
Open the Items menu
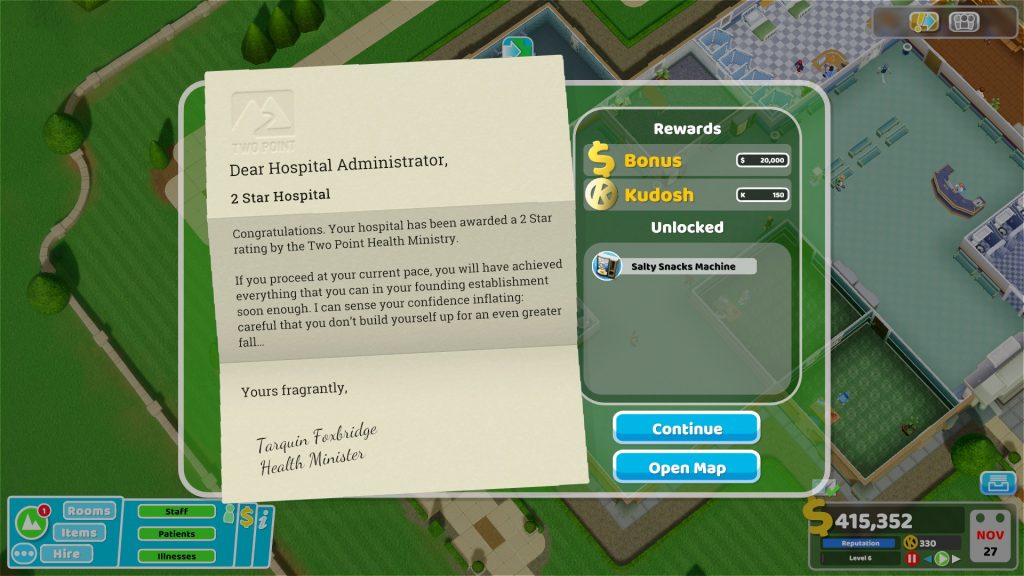point(78,532)
